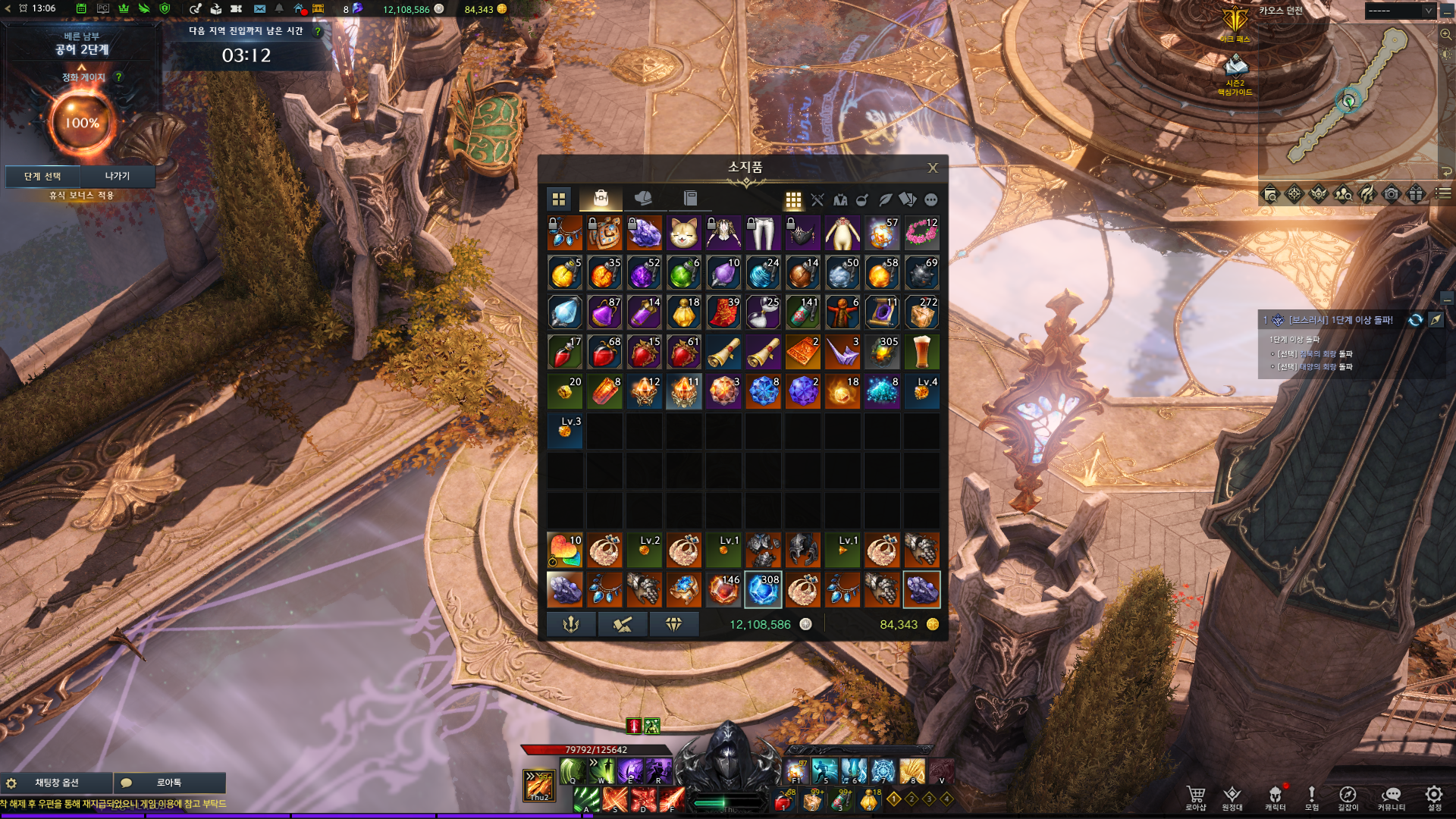This screenshot has height=819, width=1456.
Task: Open the 캐릭터 character menu
Action: click(1275, 797)
